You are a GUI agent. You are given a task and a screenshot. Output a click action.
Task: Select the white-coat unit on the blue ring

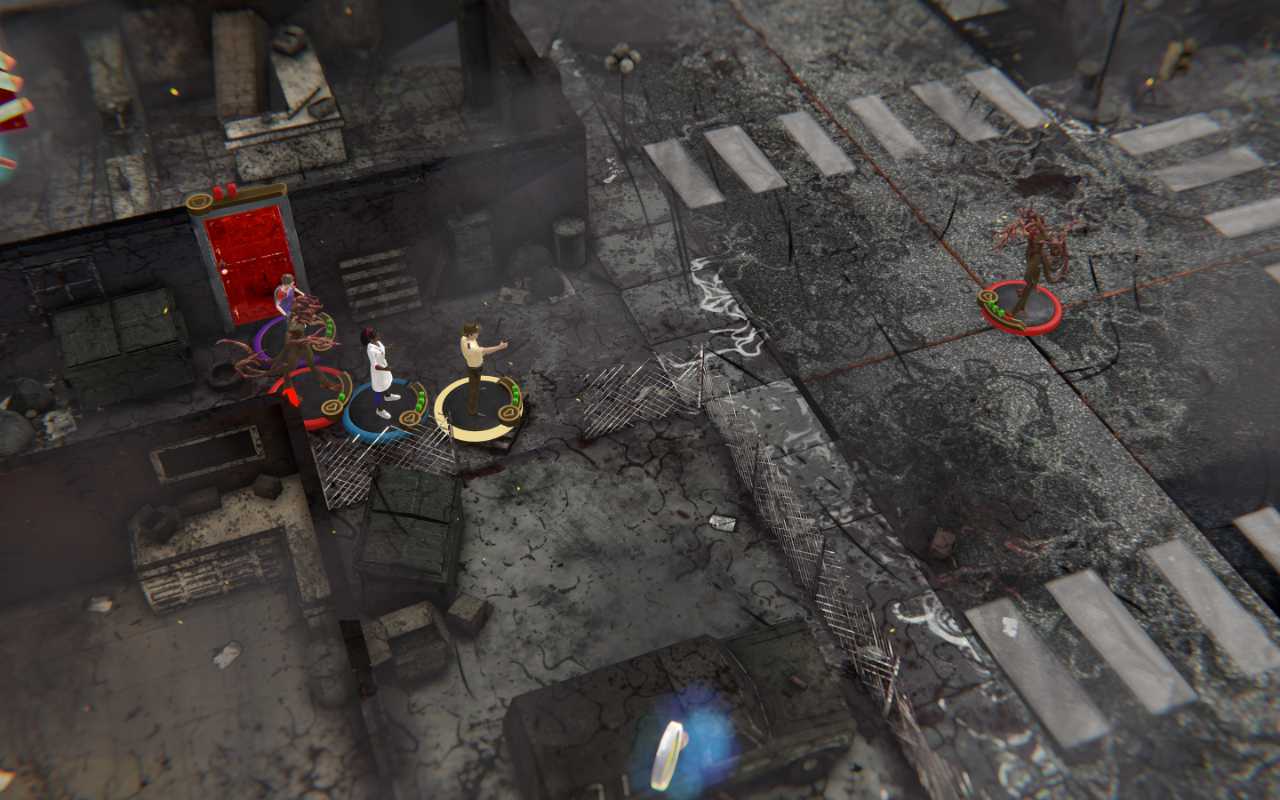pos(378,372)
